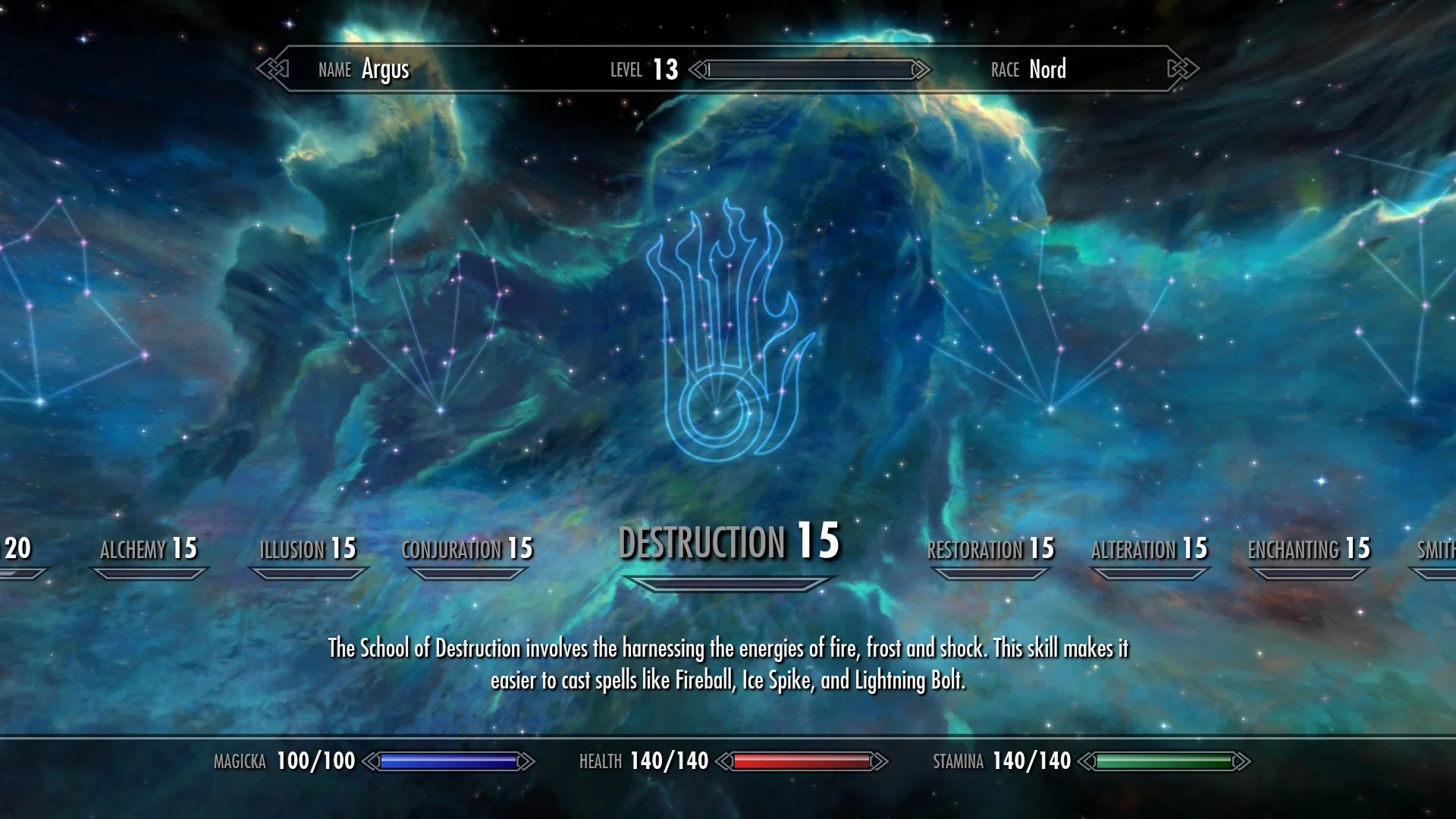Click the Conjuration 15 label
The height and width of the screenshot is (819, 1456).
tap(467, 549)
